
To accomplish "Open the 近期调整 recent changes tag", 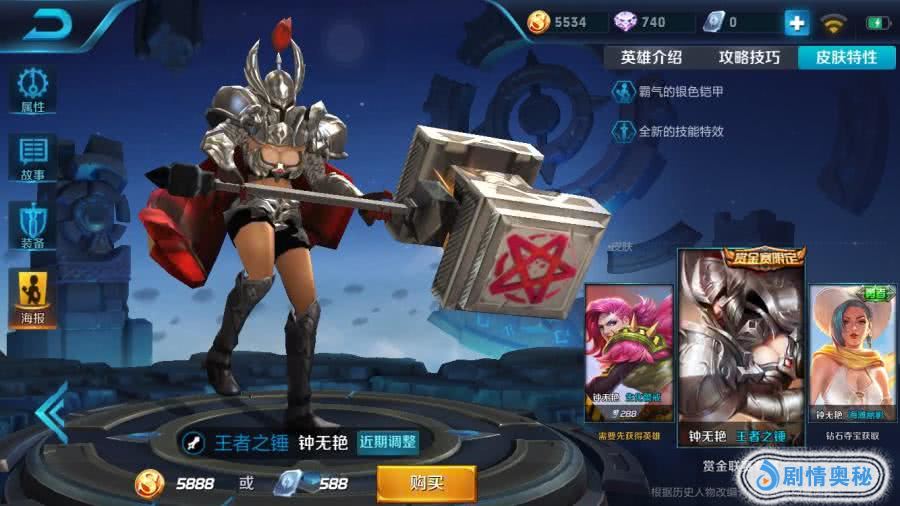I will pyautogui.click(x=388, y=442).
